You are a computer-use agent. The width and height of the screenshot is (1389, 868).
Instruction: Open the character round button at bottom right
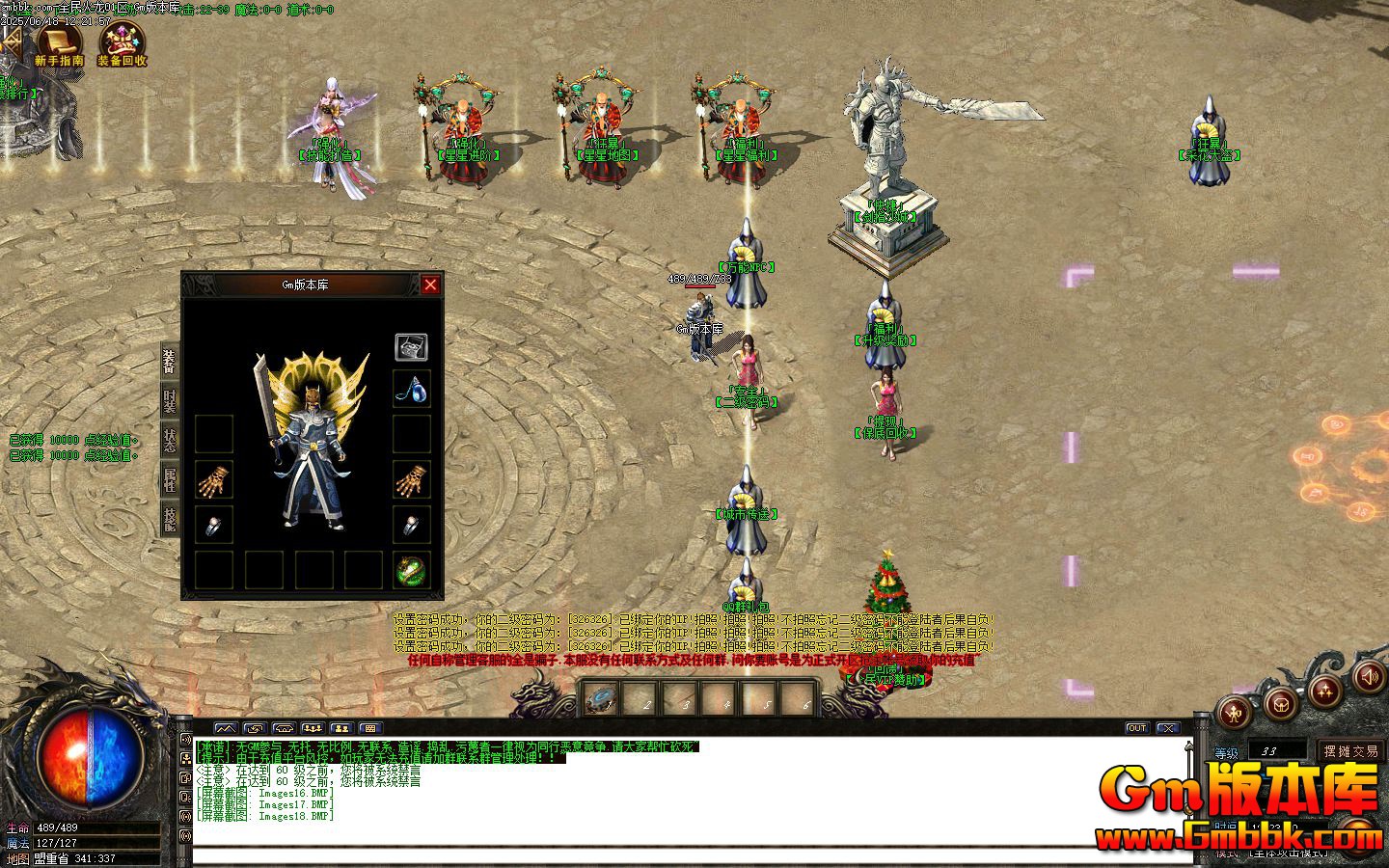tap(1235, 712)
